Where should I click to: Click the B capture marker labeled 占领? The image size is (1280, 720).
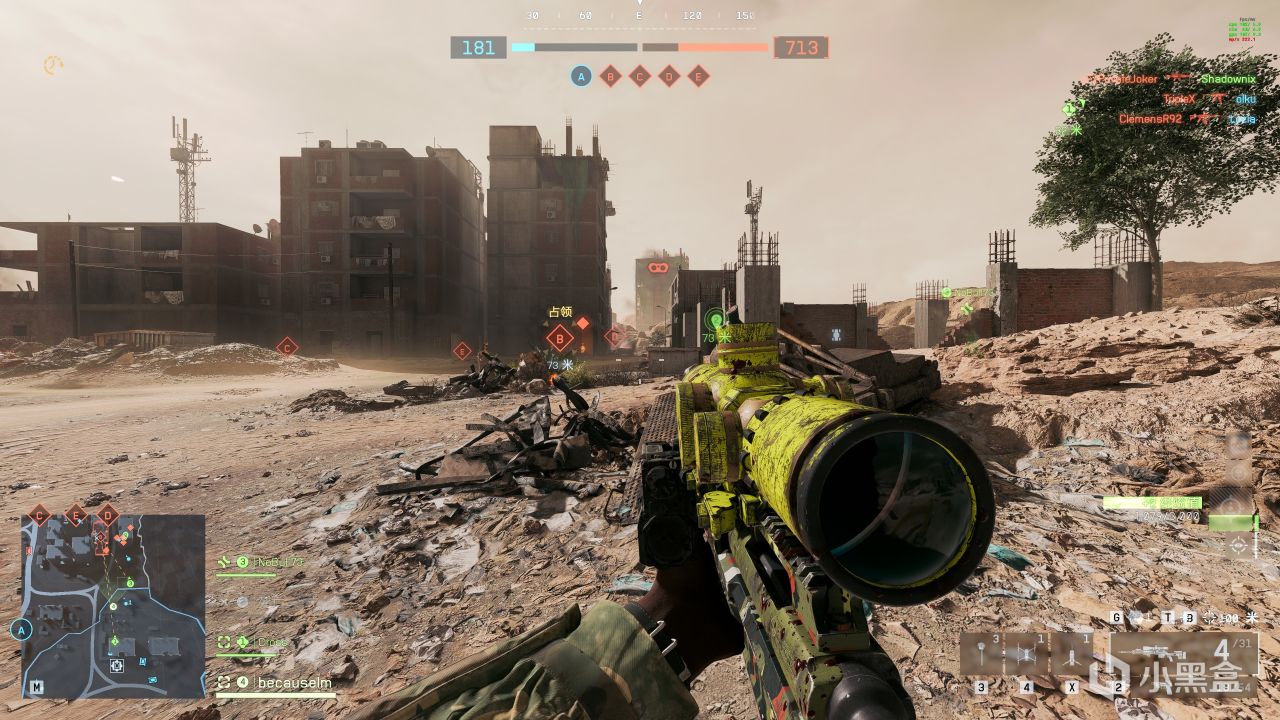coord(559,338)
